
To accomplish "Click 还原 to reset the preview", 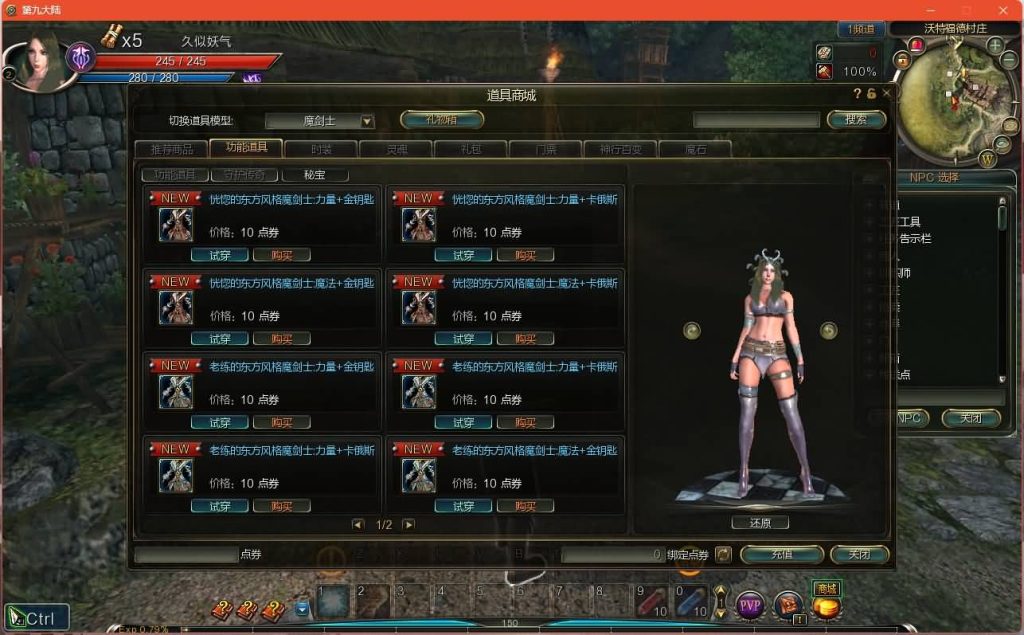I will [760, 522].
